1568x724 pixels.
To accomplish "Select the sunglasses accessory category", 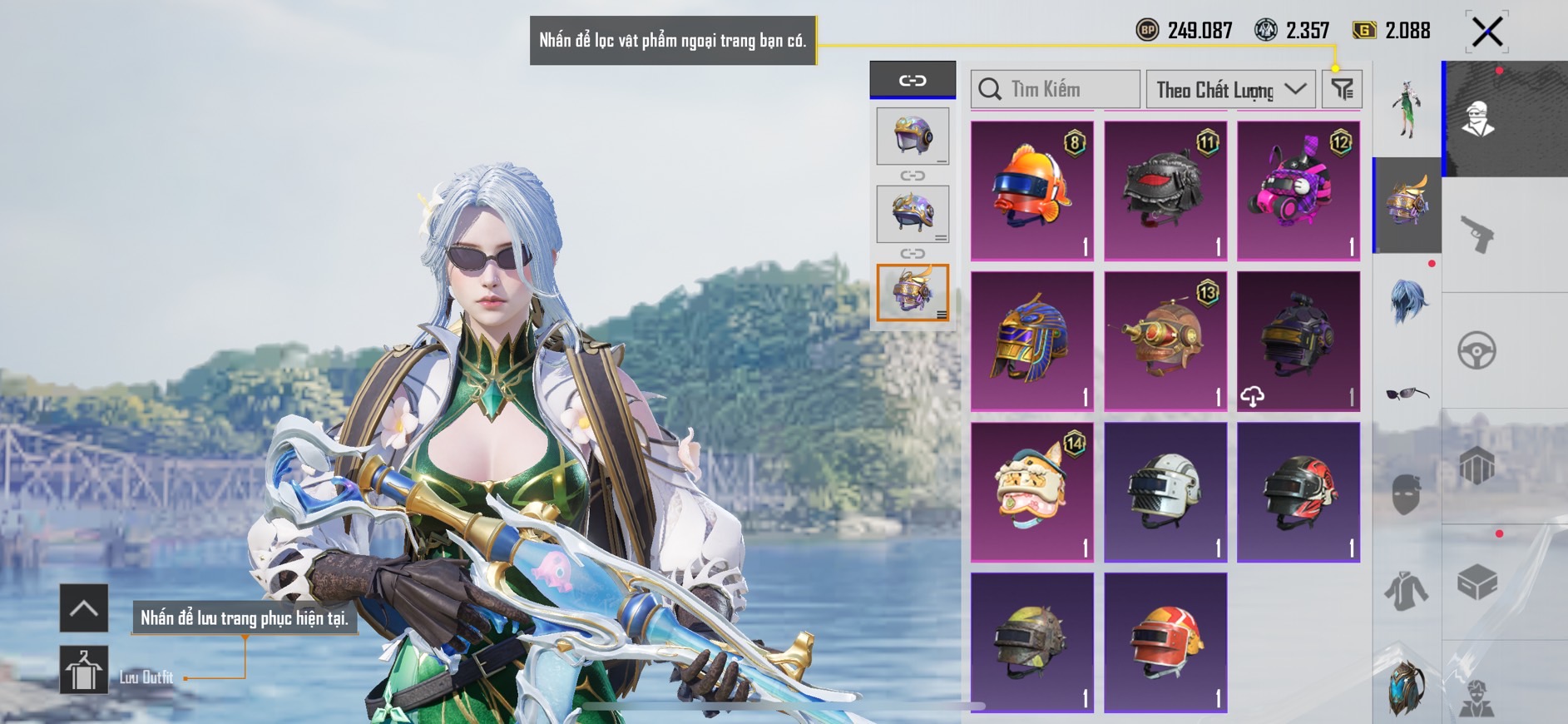I will click(x=1407, y=393).
